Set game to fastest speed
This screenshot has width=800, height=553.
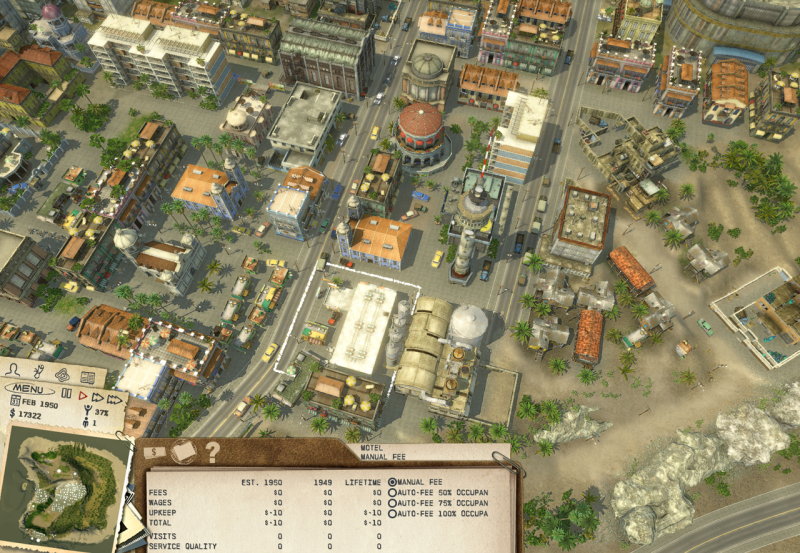(x=115, y=397)
